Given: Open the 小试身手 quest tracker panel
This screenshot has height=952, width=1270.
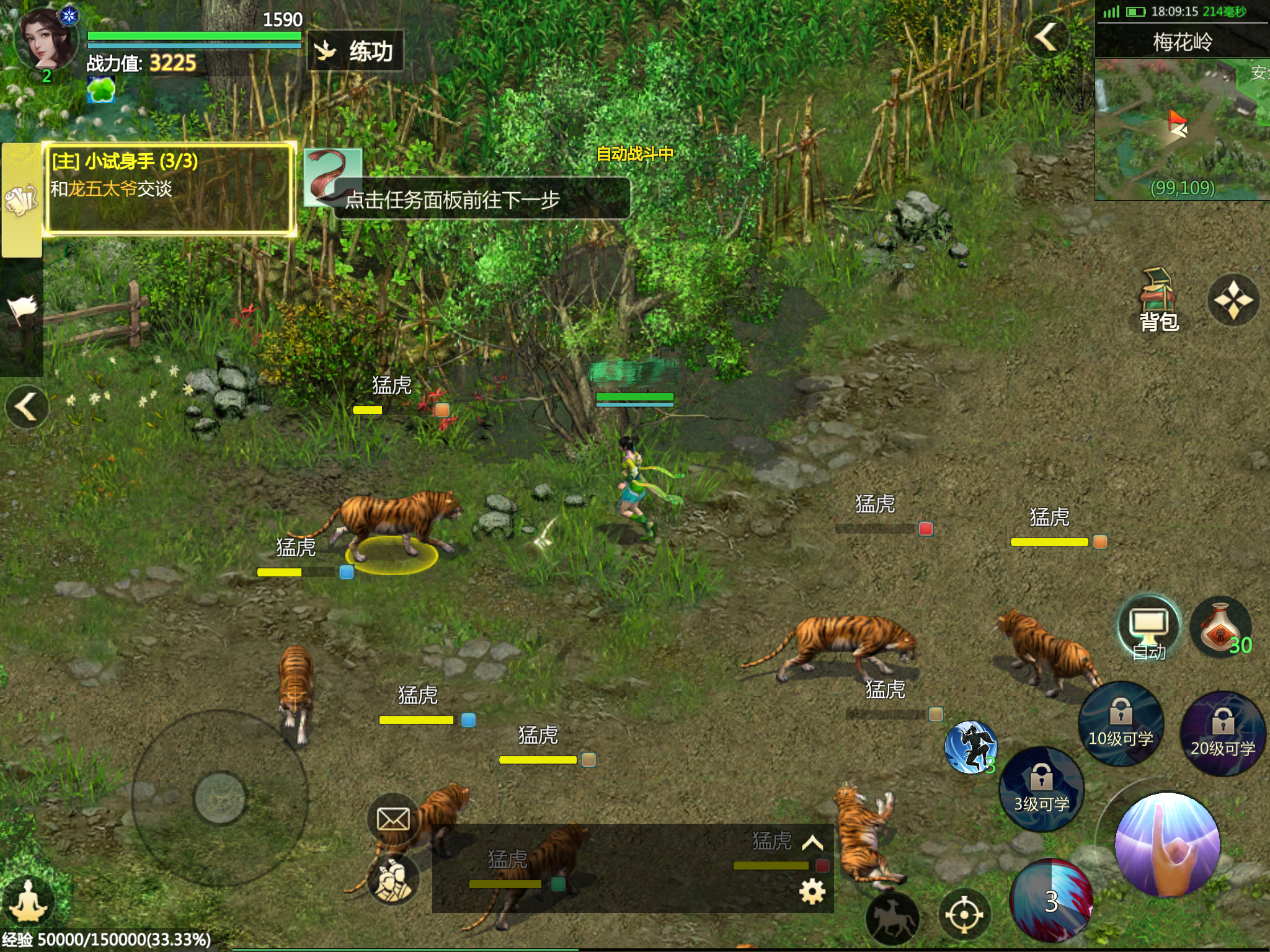Looking at the screenshot, I should [169, 188].
